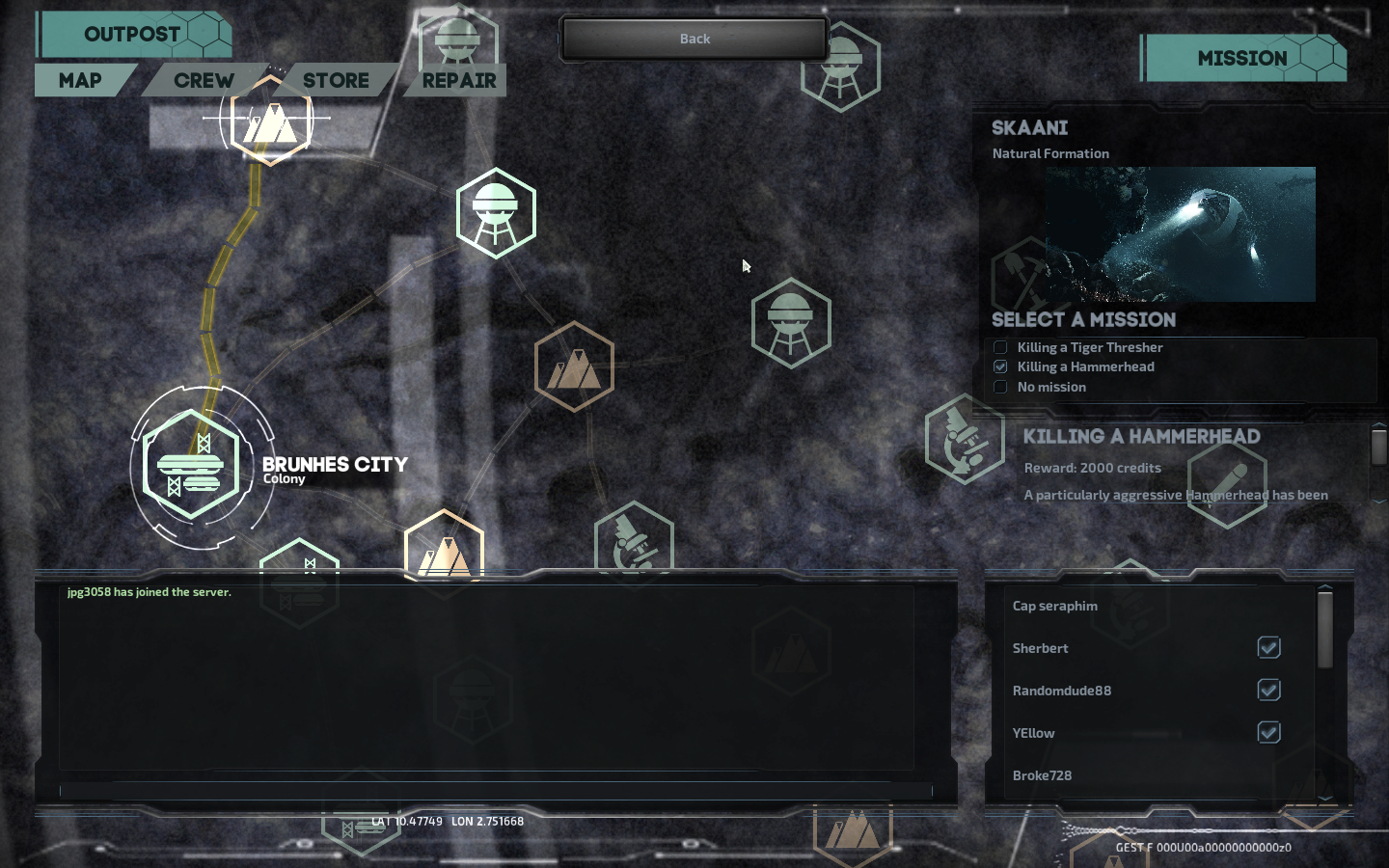Select the highlighted Skaani natural formation marker
Image resolution: width=1389 pixels, height=868 pixels.
coord(271,120)
